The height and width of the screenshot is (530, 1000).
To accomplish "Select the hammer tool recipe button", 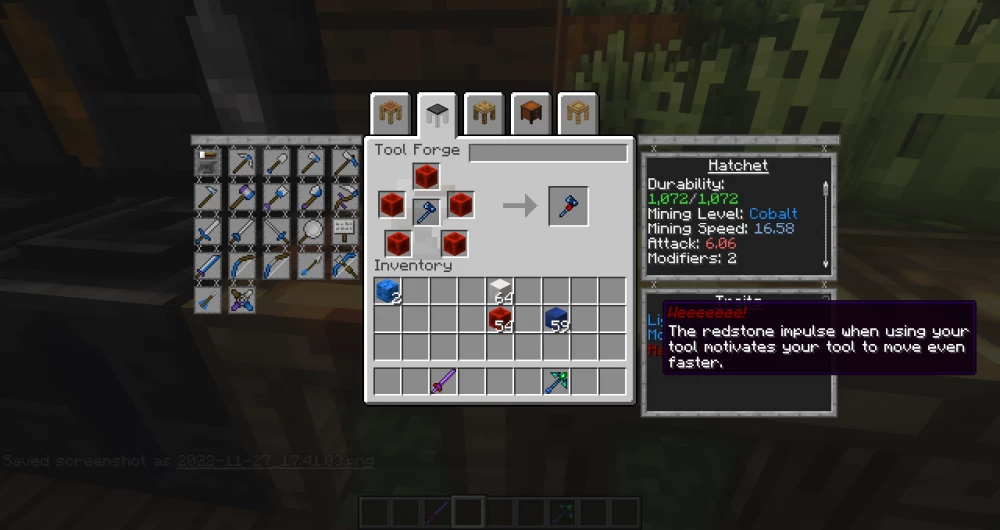I will pos(242,196).
